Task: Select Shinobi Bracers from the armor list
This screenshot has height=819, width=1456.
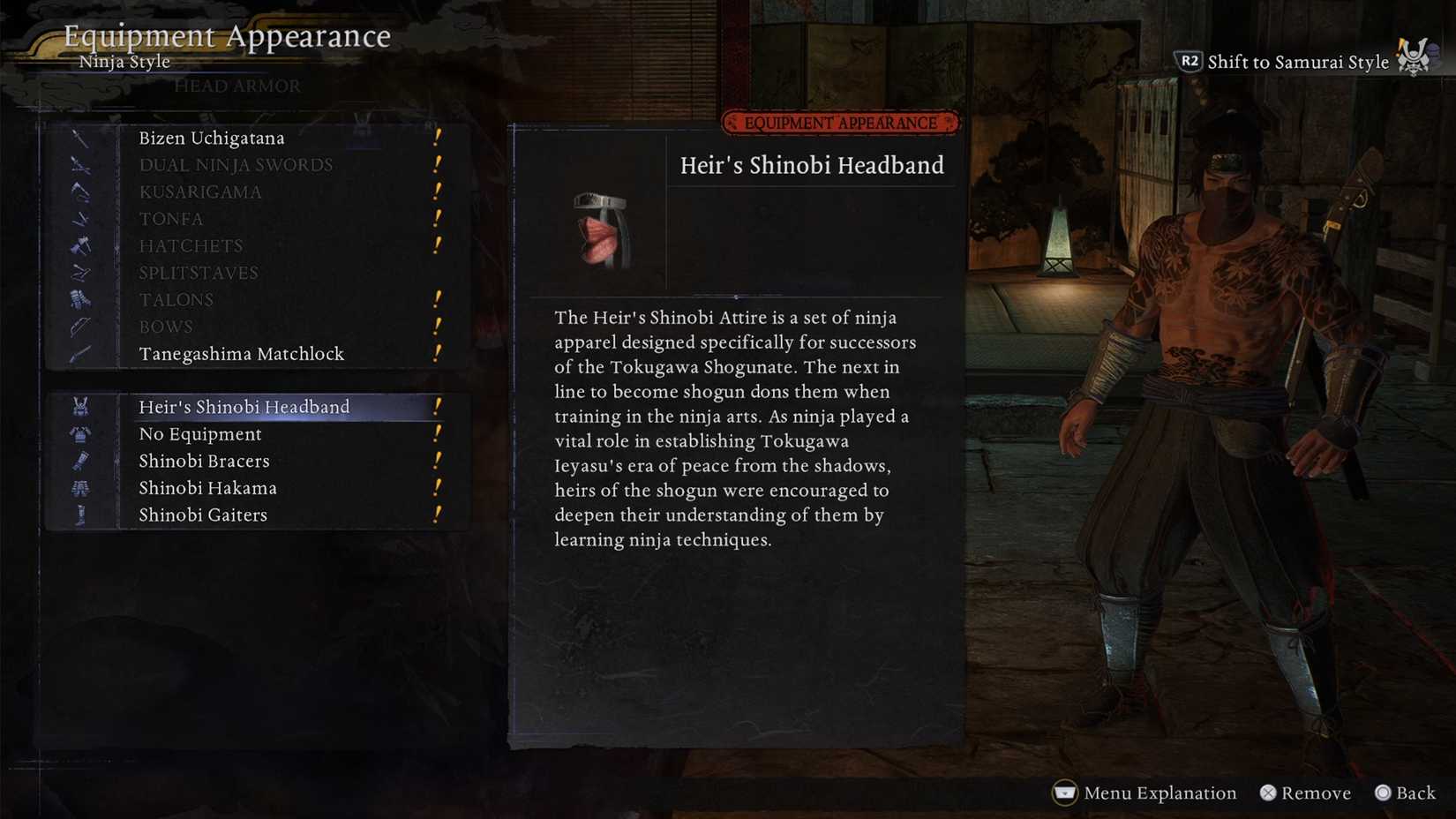Action: 204,461
